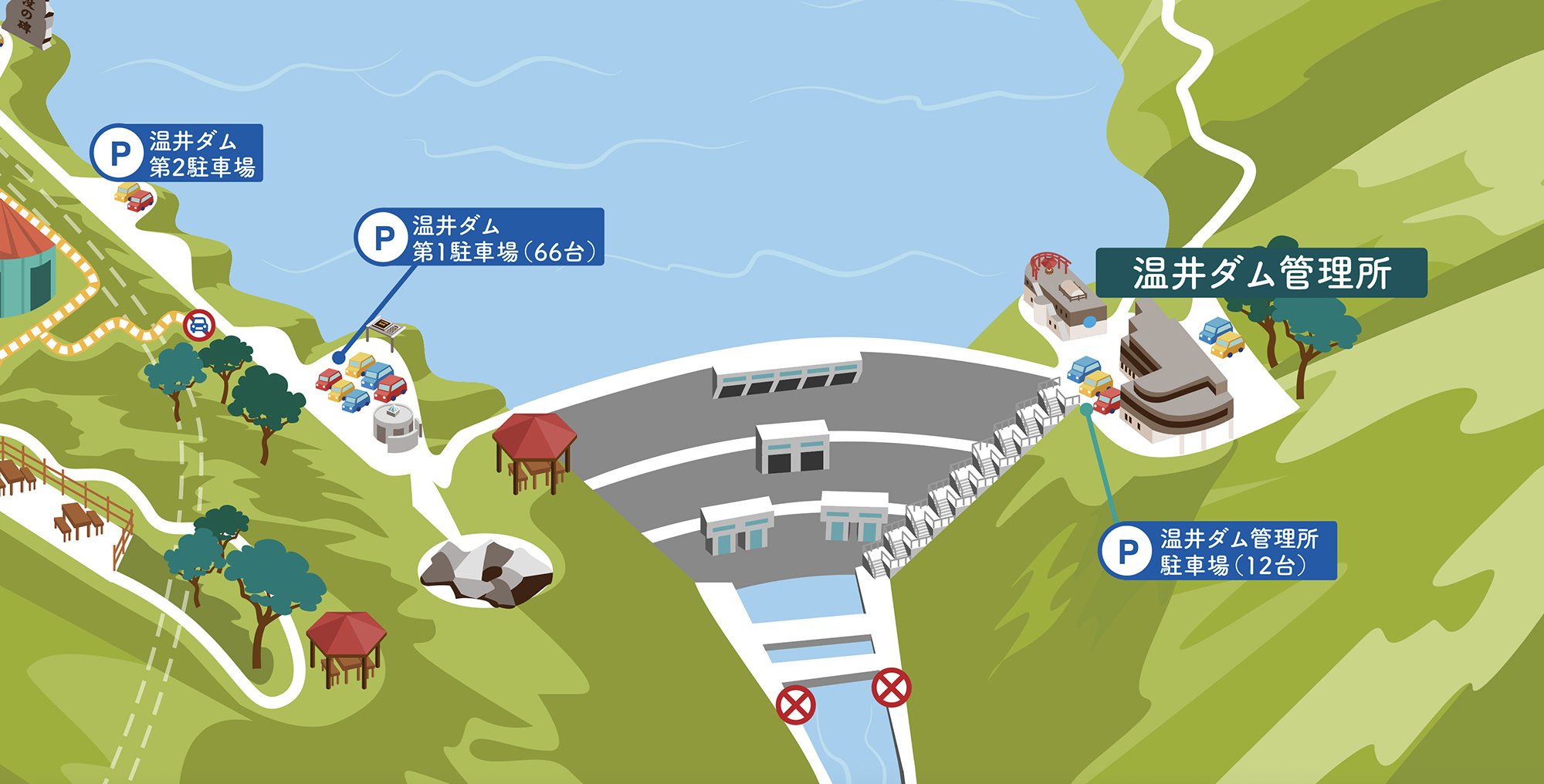Click the no-vehicles road sign marker
Viewport: 1544px width, 784px height.
(x=199, y=326)
